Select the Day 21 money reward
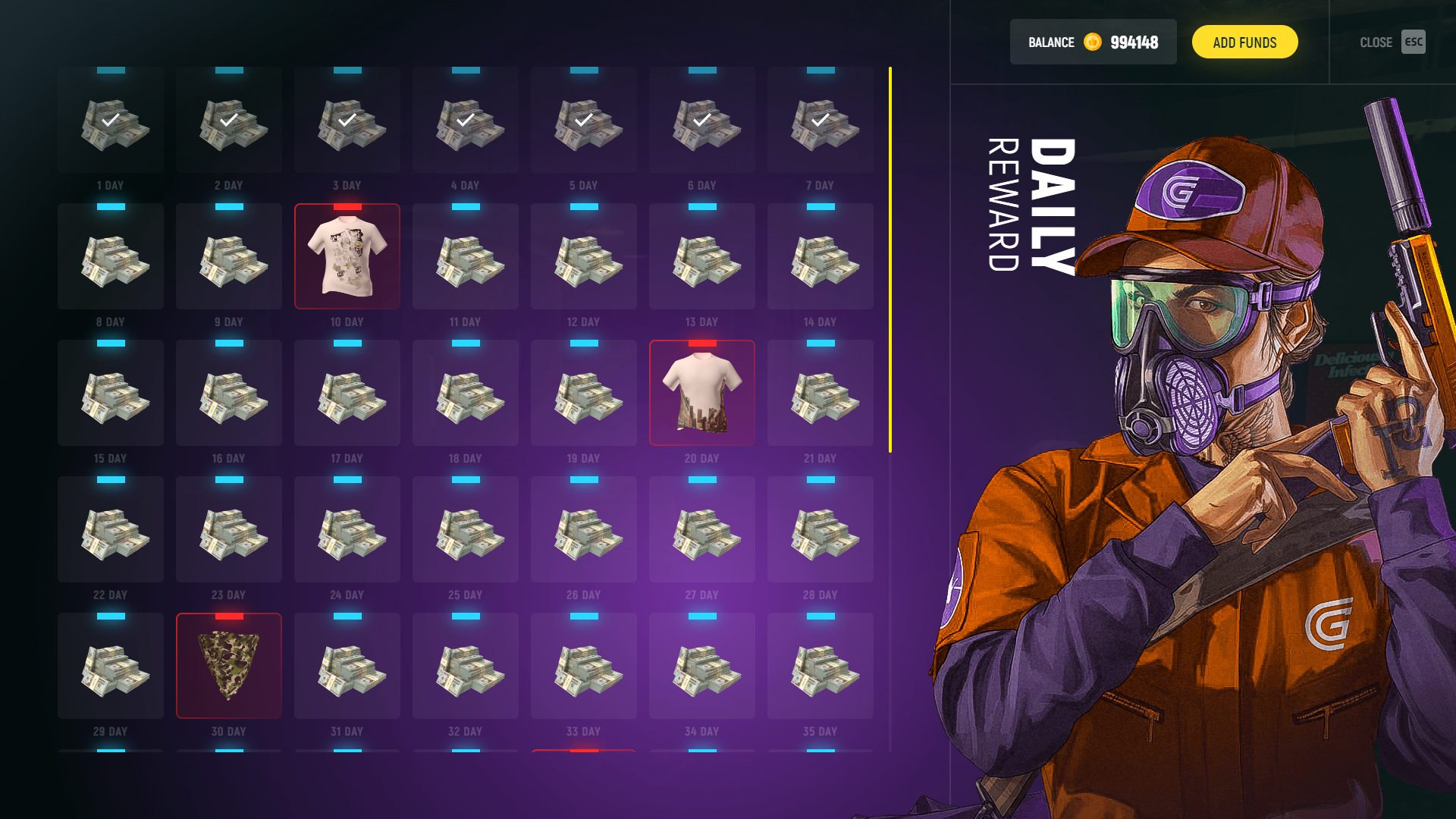The height and width of the screenshot is (819, 1456). [x=820, y=392]
